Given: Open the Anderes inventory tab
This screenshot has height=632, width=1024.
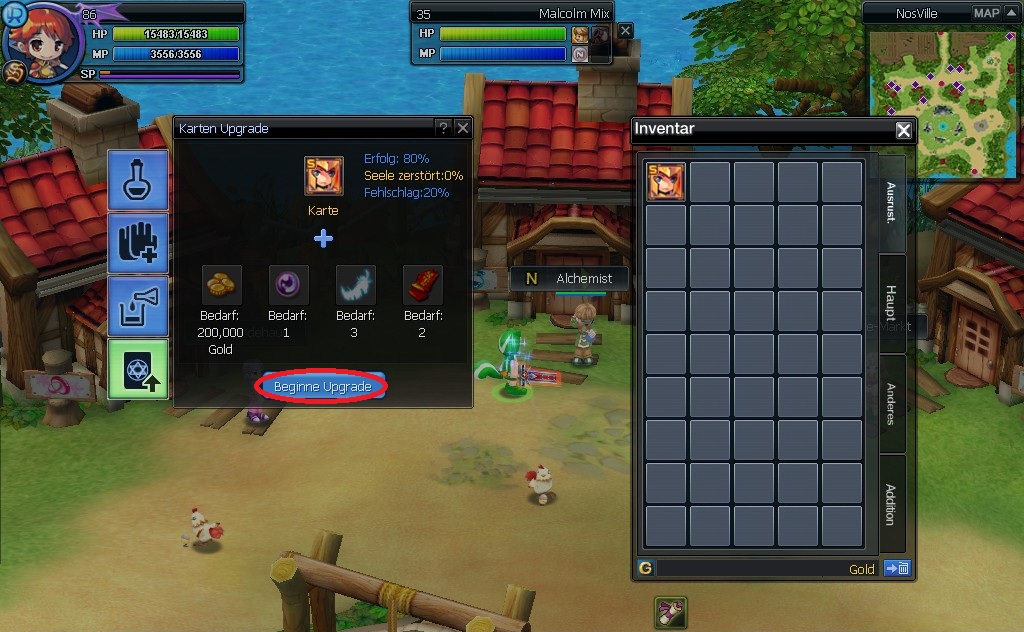Looking at the screenshot, I should (x=892, y=403).
